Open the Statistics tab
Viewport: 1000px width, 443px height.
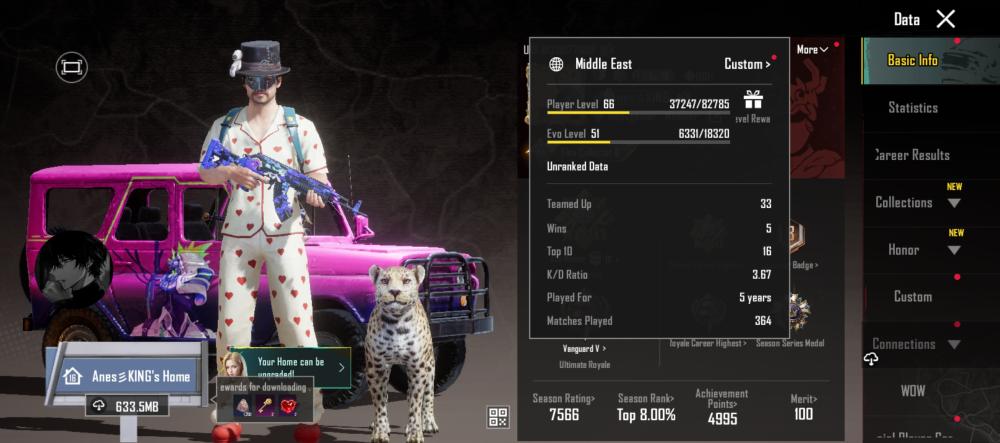(913, 108)
